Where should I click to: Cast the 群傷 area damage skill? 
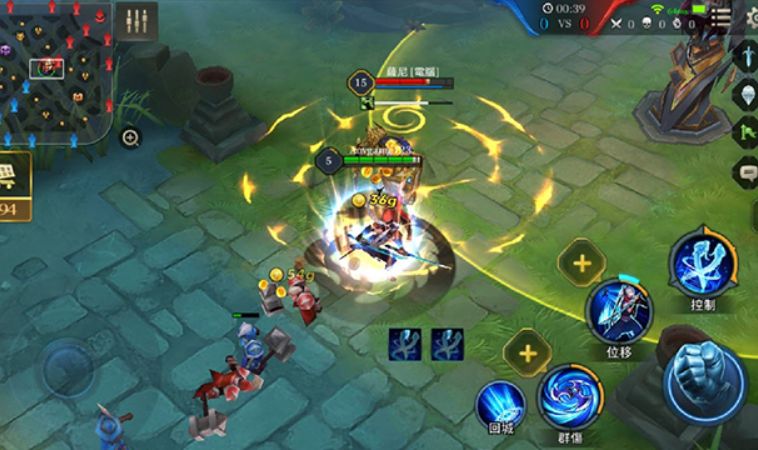pyautogui.click(x=570, y=397)
